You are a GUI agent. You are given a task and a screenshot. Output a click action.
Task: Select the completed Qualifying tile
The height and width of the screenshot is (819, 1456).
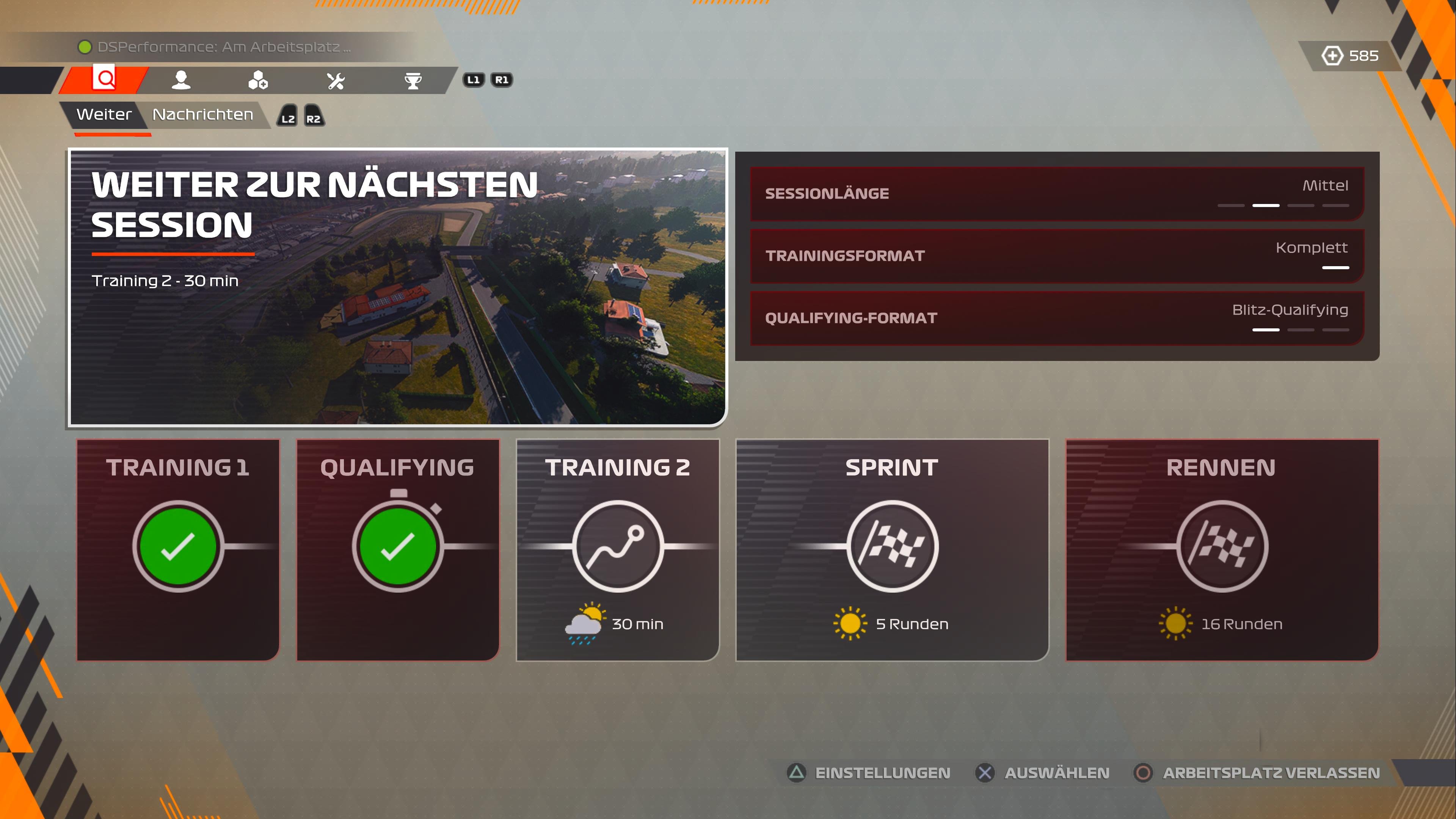click(398, 549)
